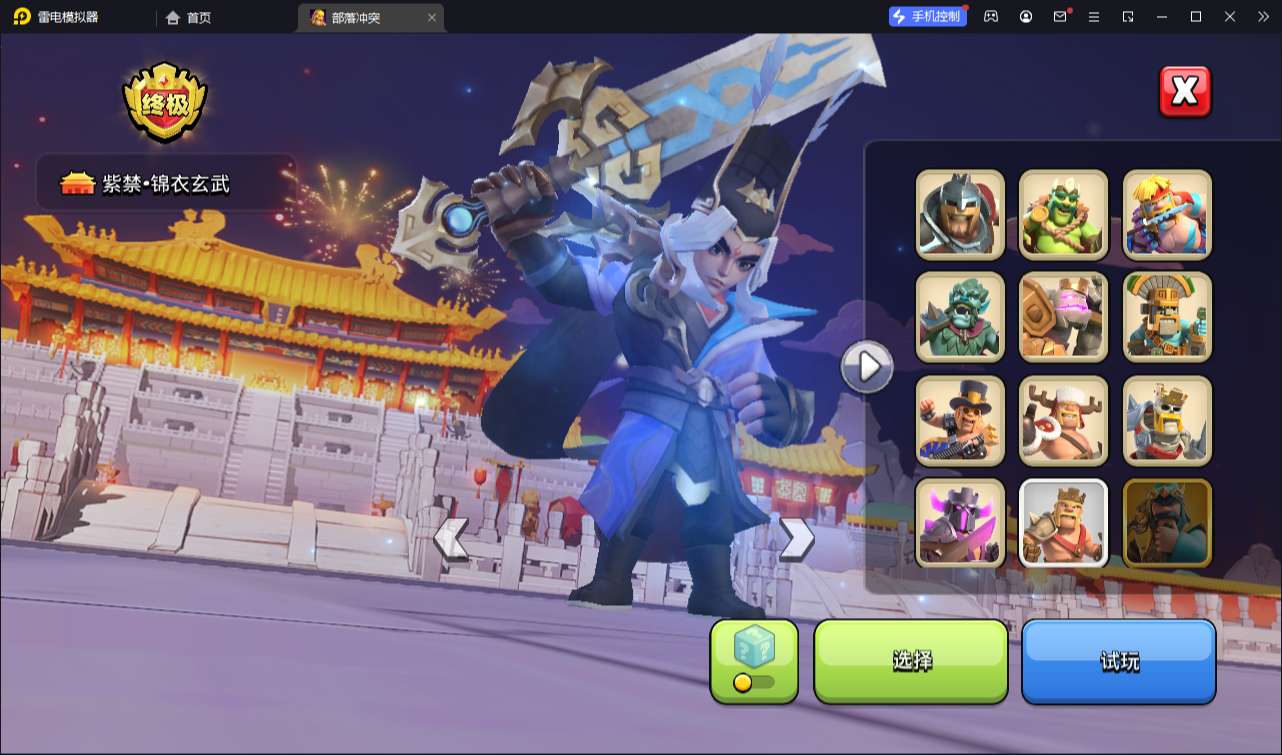Open the emulator's 手机控制 phone control button
Screen dimensions: 1282x755
coord(928,17)
